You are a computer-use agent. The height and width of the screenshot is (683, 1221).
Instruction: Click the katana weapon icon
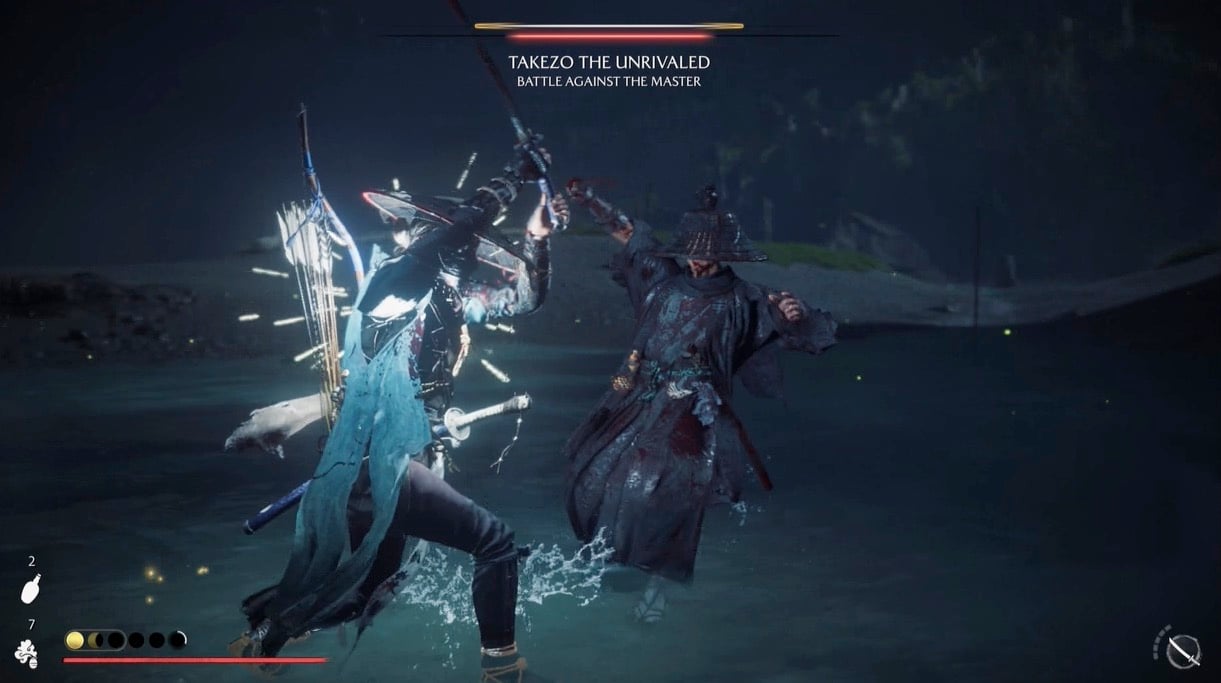pyautogui.click(x=1184, y=651)
